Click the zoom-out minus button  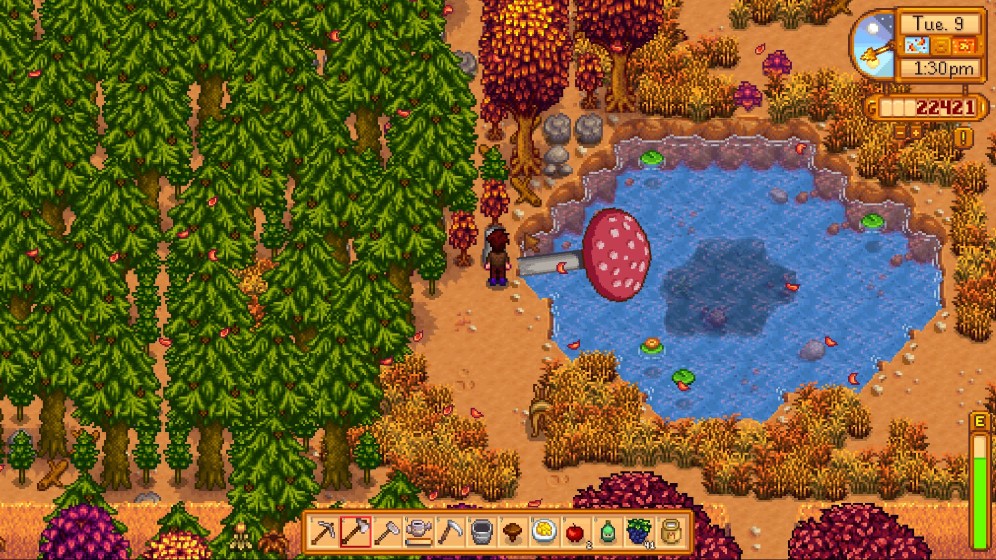coord(901,131)
